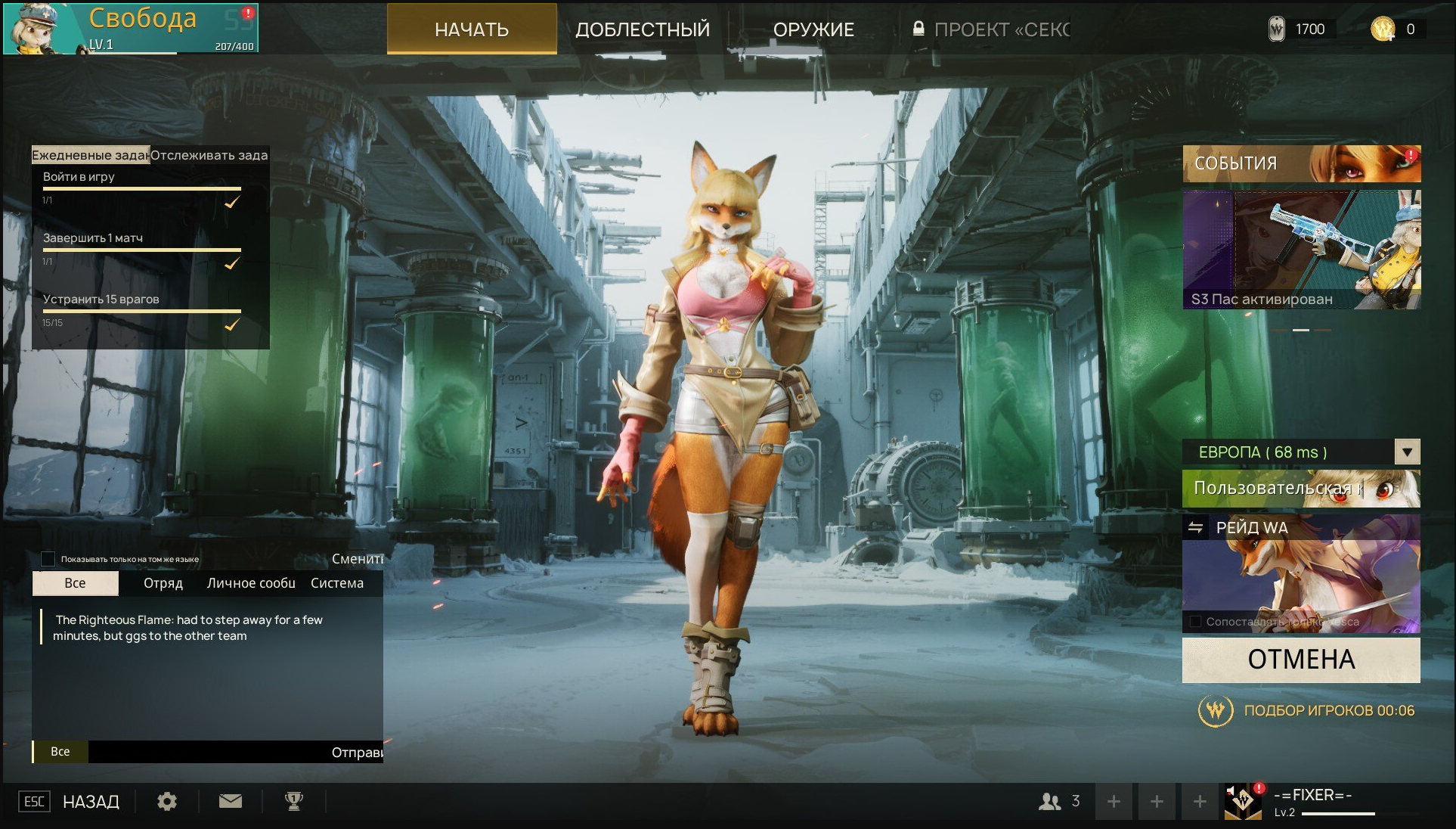1456x829 pixels.
Task: Select the Ежедневные задания tab
Action: pos(90,155)
